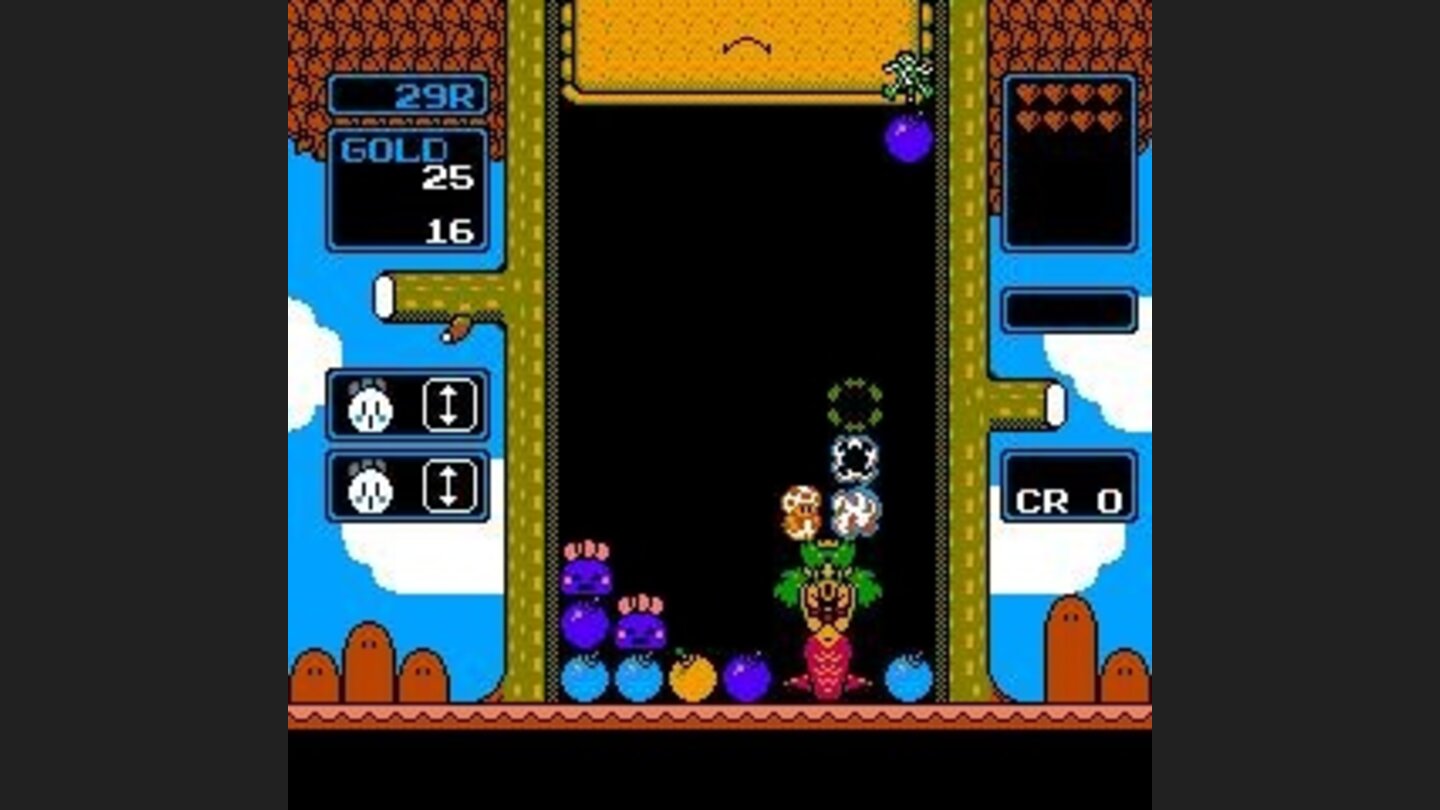Viewport: 1440px width, 810px height.
Task: Toggle the lower up-down arrow indicator
Action: tap(448, 487)
